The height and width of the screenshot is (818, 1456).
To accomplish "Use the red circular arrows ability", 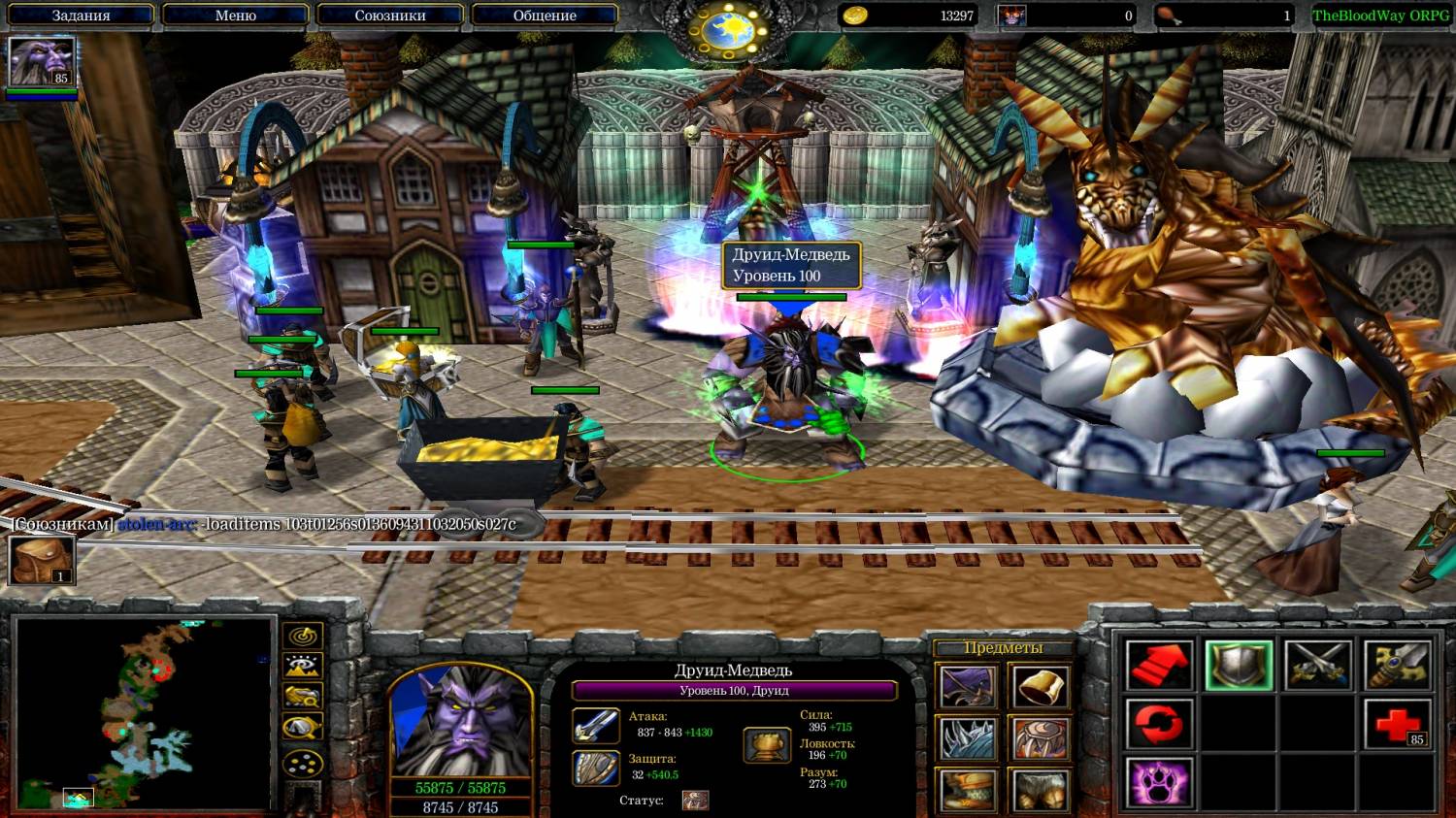I will point(1159,725).
